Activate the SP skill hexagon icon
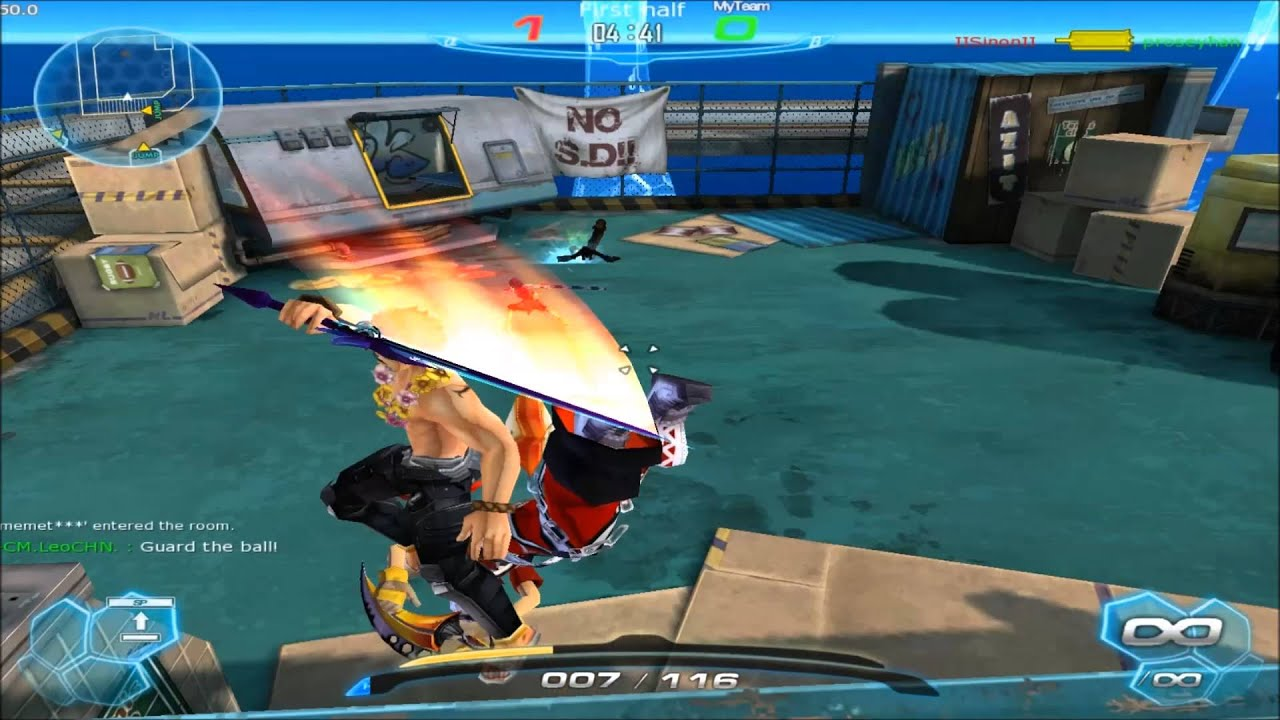1280x720 pixels. coord(140,623)
